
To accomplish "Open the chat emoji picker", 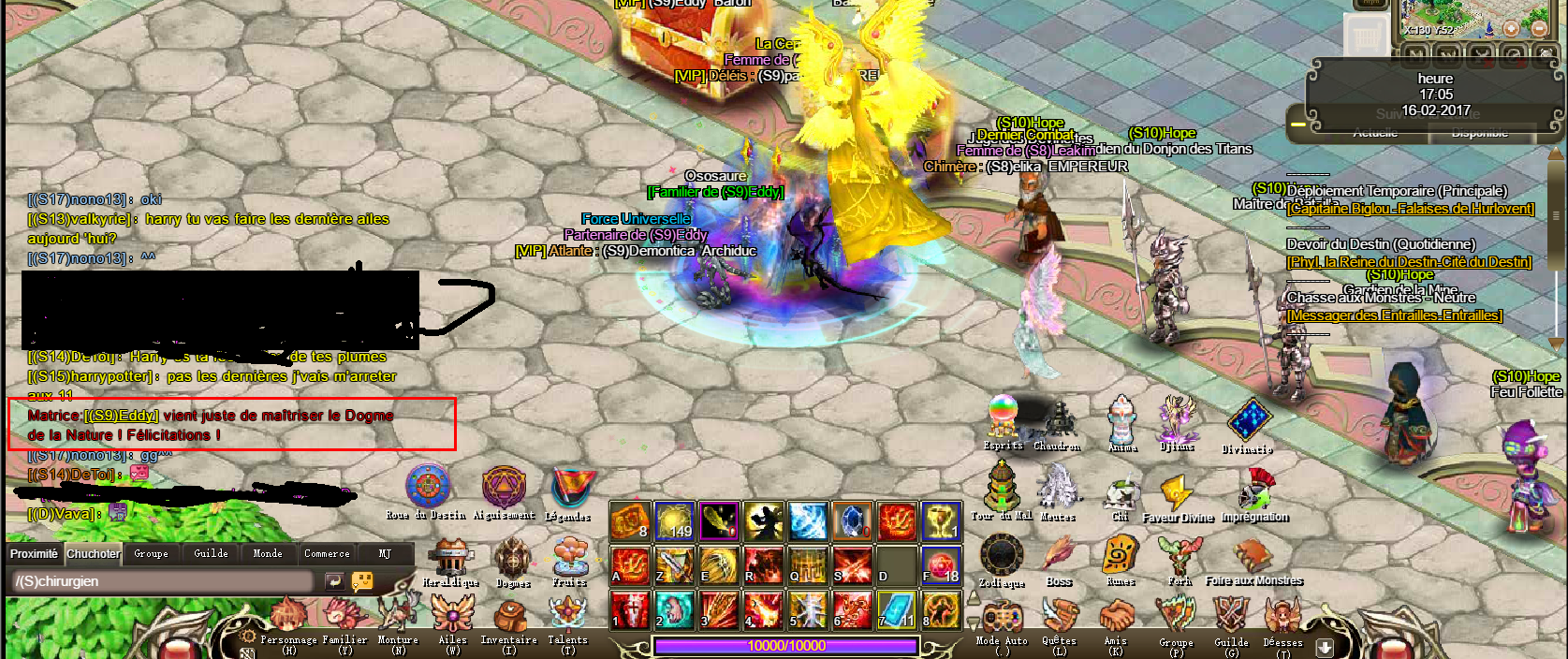I will click(x=362, y=581).
